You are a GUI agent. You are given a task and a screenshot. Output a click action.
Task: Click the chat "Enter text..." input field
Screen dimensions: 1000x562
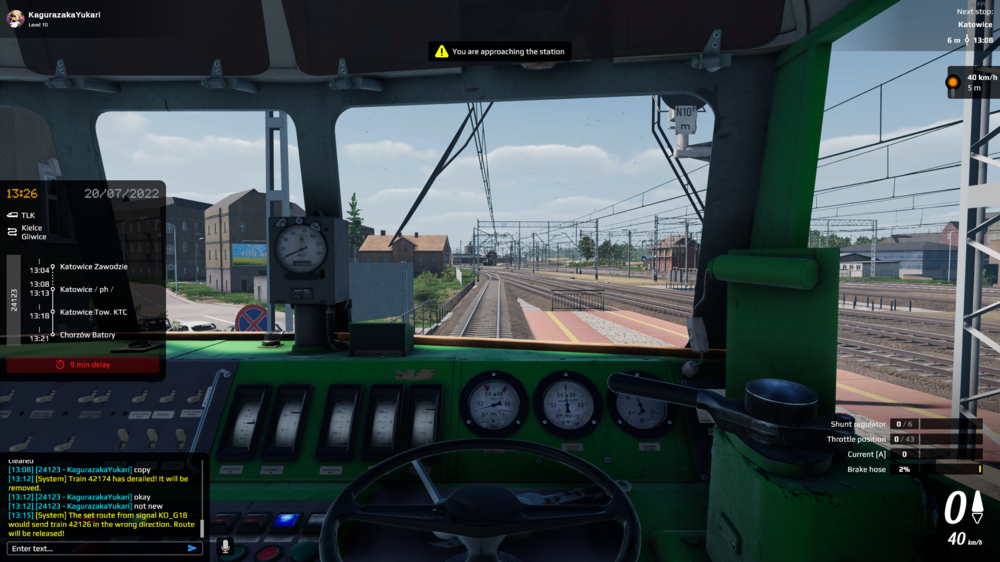95,548
